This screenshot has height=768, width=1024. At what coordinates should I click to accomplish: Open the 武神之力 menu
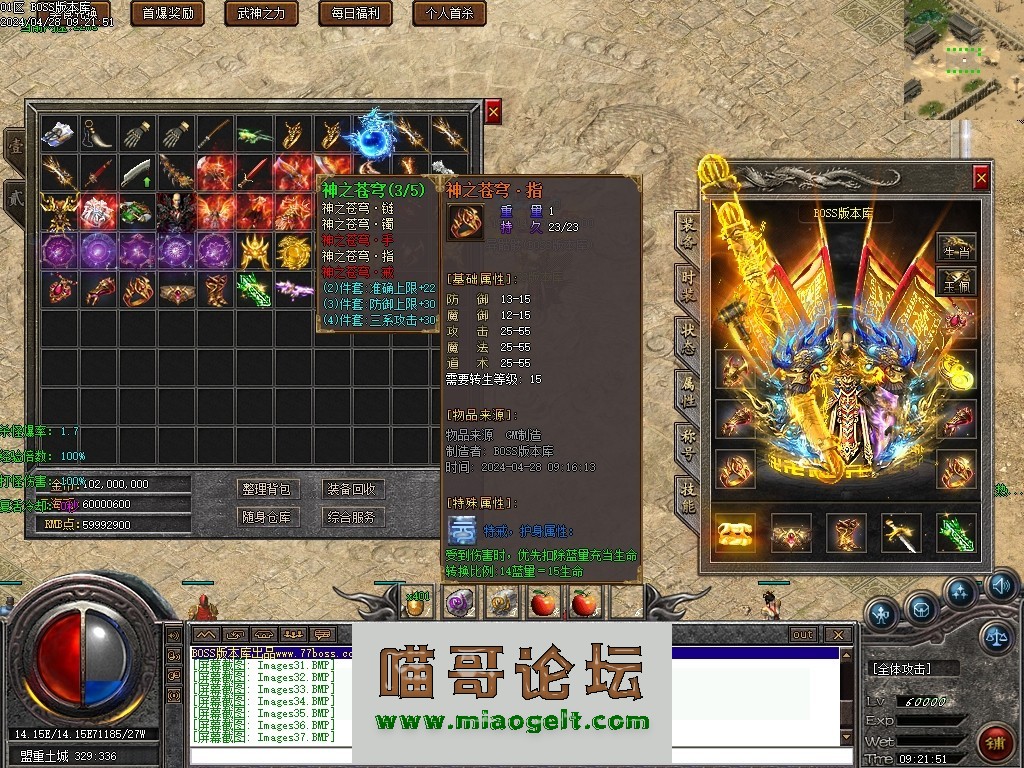point(261,13)
